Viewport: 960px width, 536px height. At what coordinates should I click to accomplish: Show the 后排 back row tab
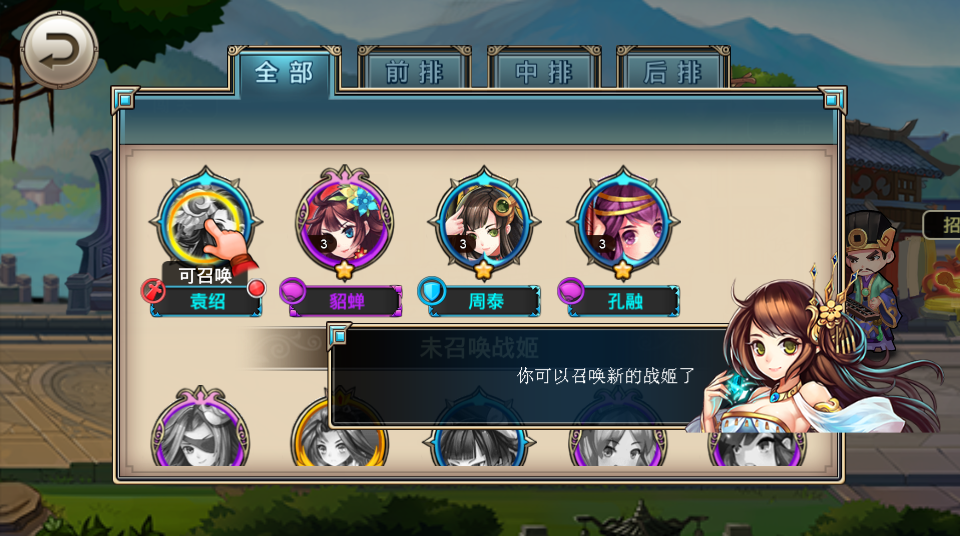click(672, 72)
